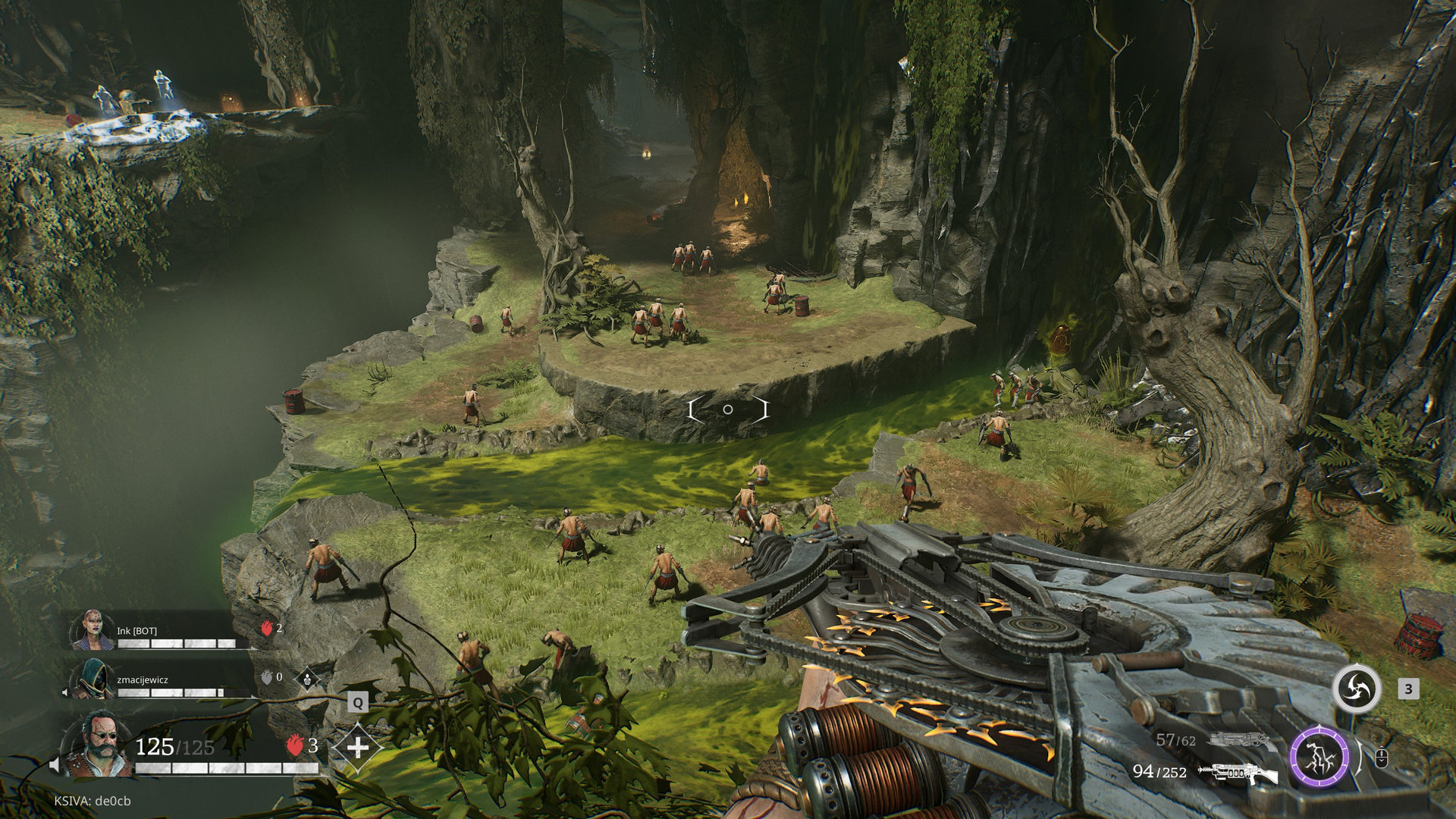Click the target marker beside zmacijewicz
The height and width of the screenshot is (819, 1456).
point(306,677)
